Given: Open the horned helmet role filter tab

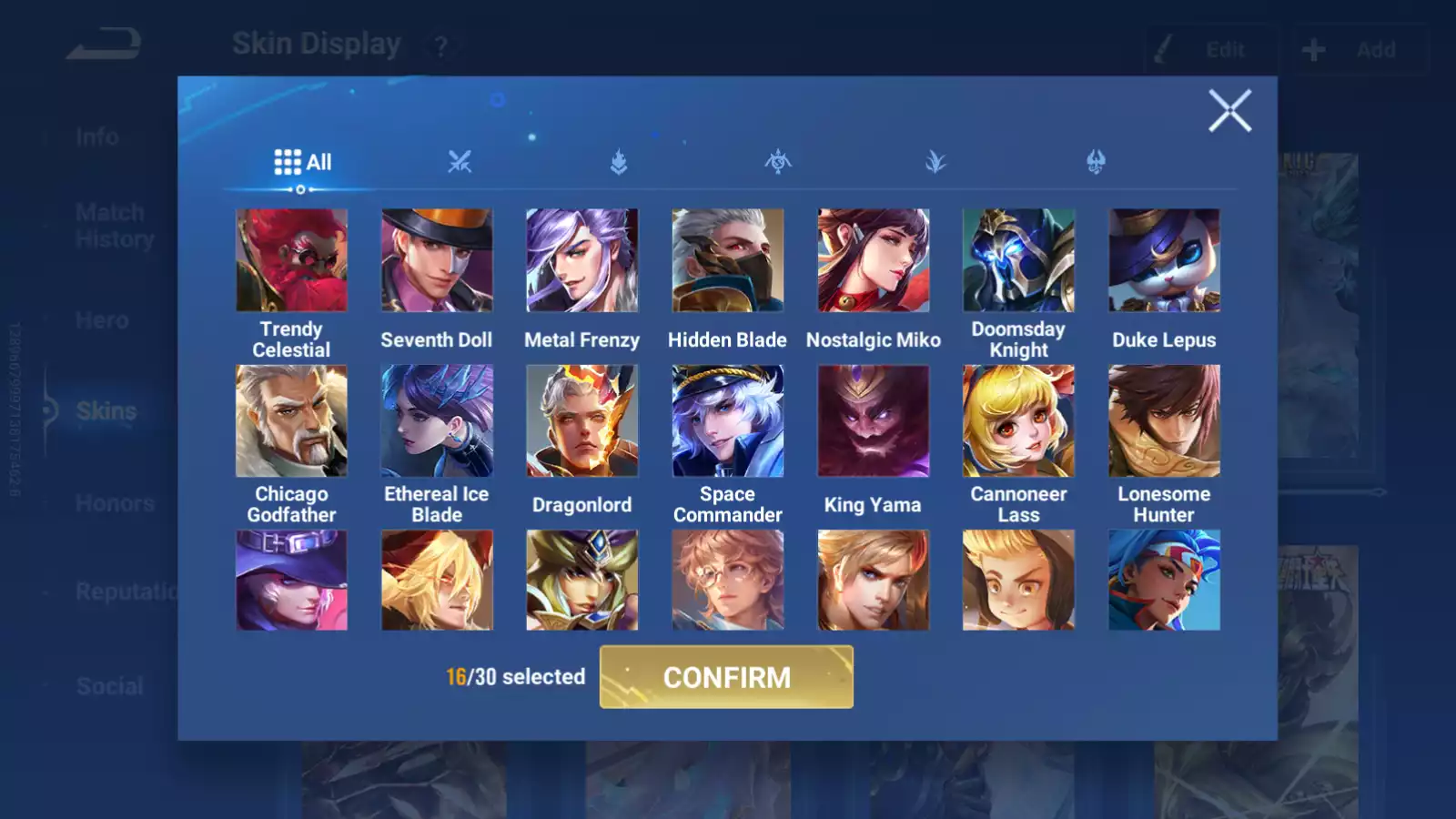Looking at the screenshot, I should [1096, 163].
